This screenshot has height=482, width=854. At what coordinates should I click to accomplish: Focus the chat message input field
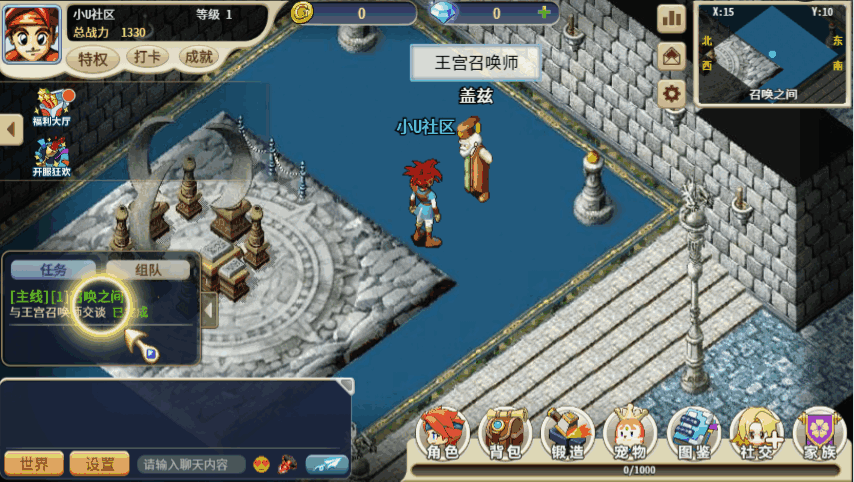(191, 464)
